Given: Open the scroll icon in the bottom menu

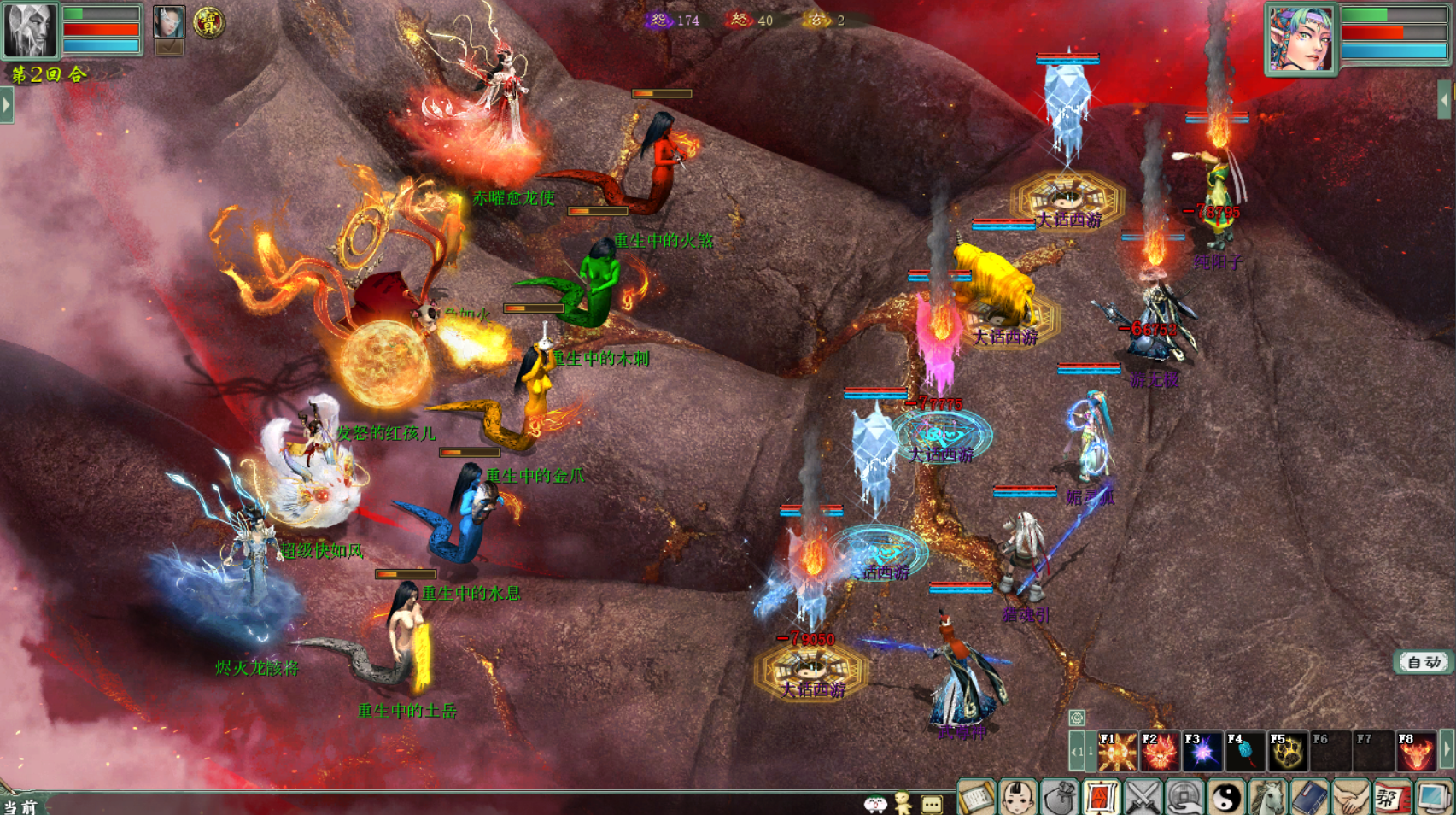Looking at the screenshot, I should point(976,799).
